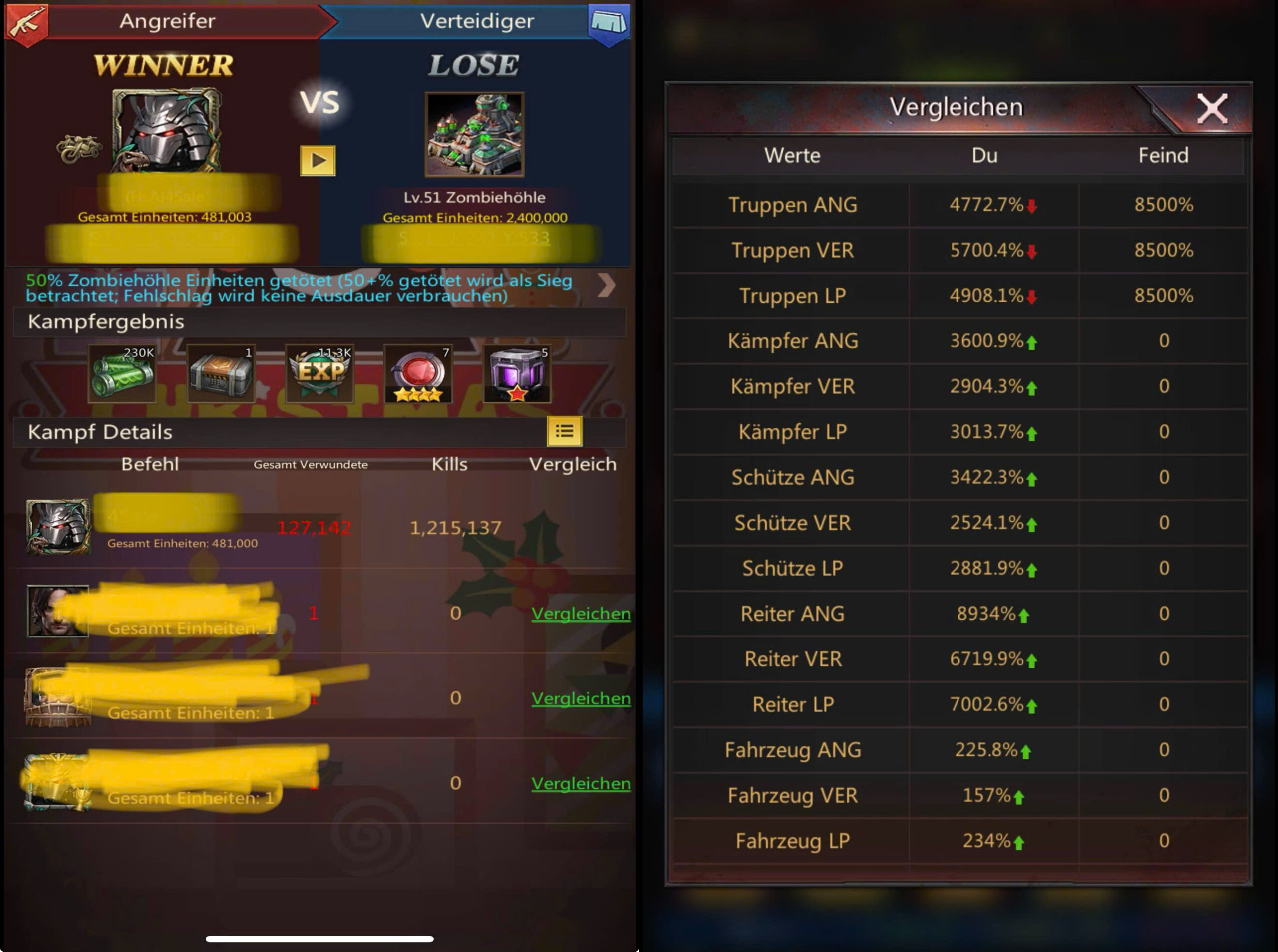Select the green 230K resource reward
The image size is (1278, 952).
coord(122,373)
